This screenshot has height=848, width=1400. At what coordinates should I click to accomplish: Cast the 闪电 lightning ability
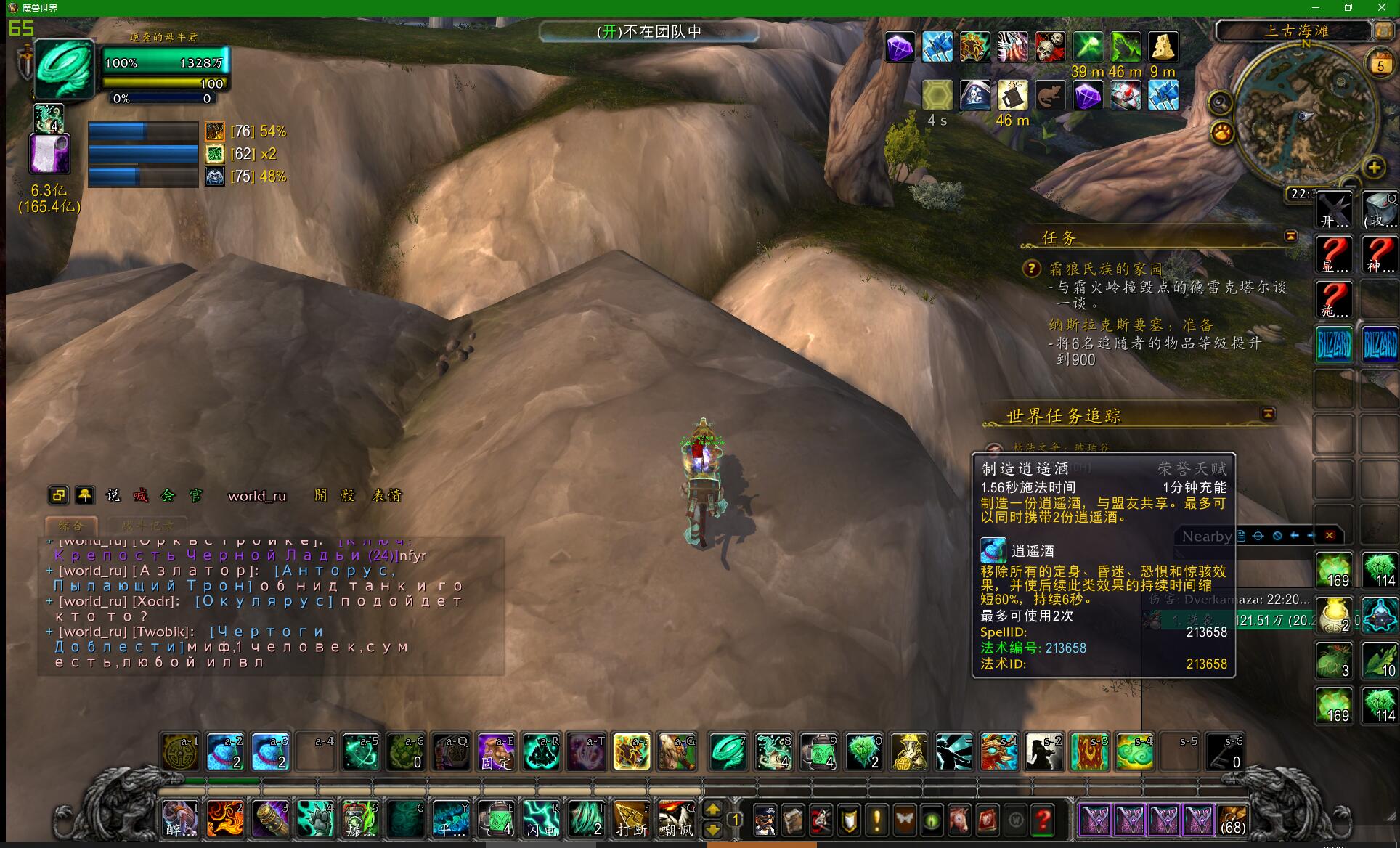(x=542, y=820)
